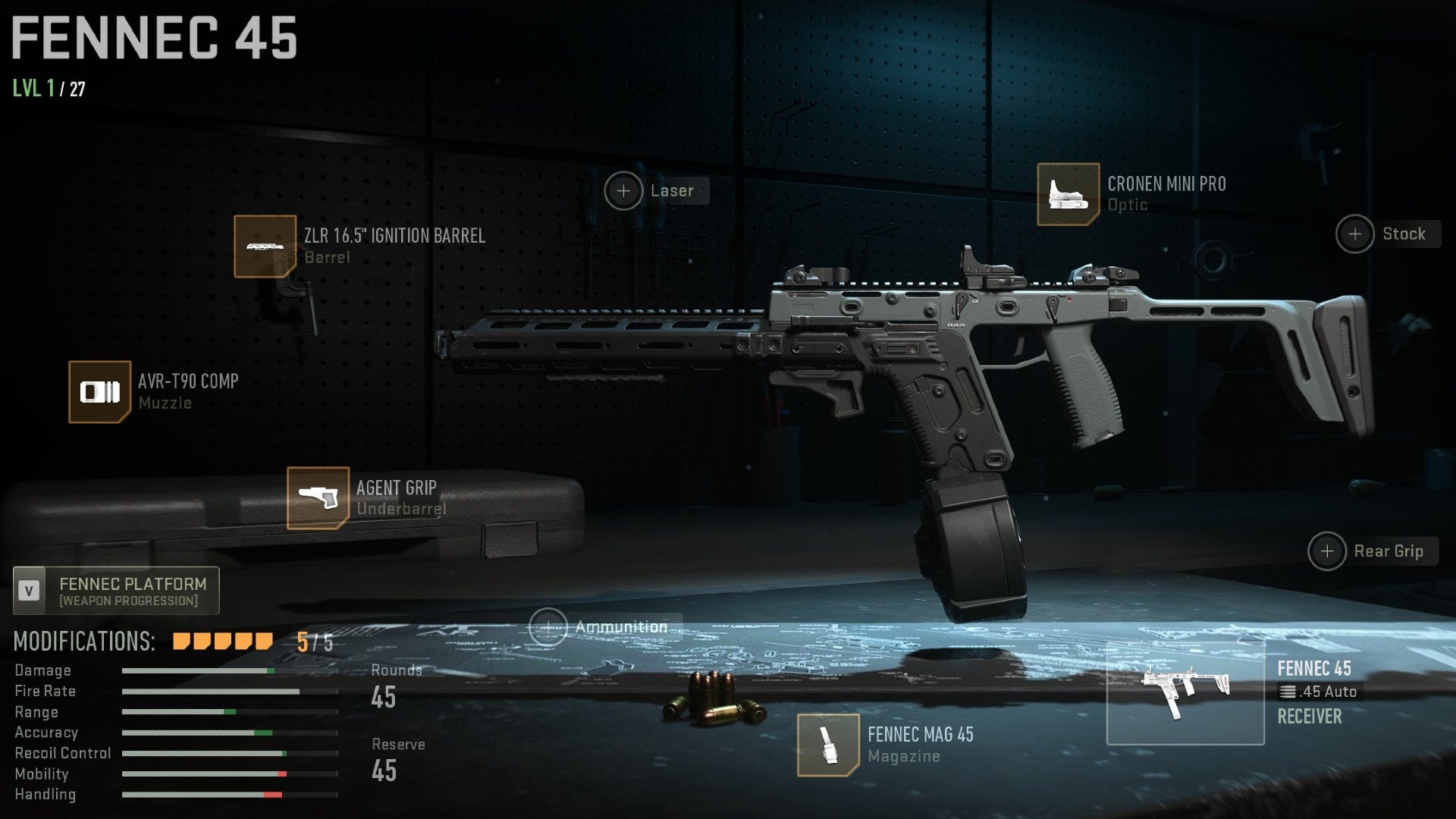Add a Stock attachment
This screenshot has height=819, width=1456.
1355,234
